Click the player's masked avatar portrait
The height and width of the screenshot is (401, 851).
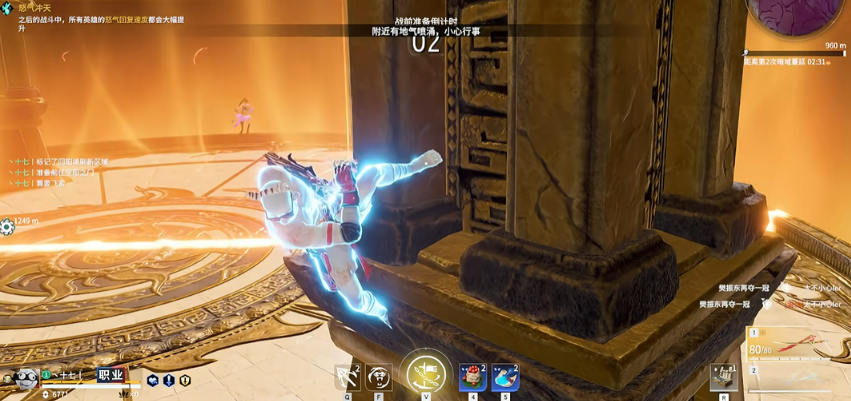(23, 378)
